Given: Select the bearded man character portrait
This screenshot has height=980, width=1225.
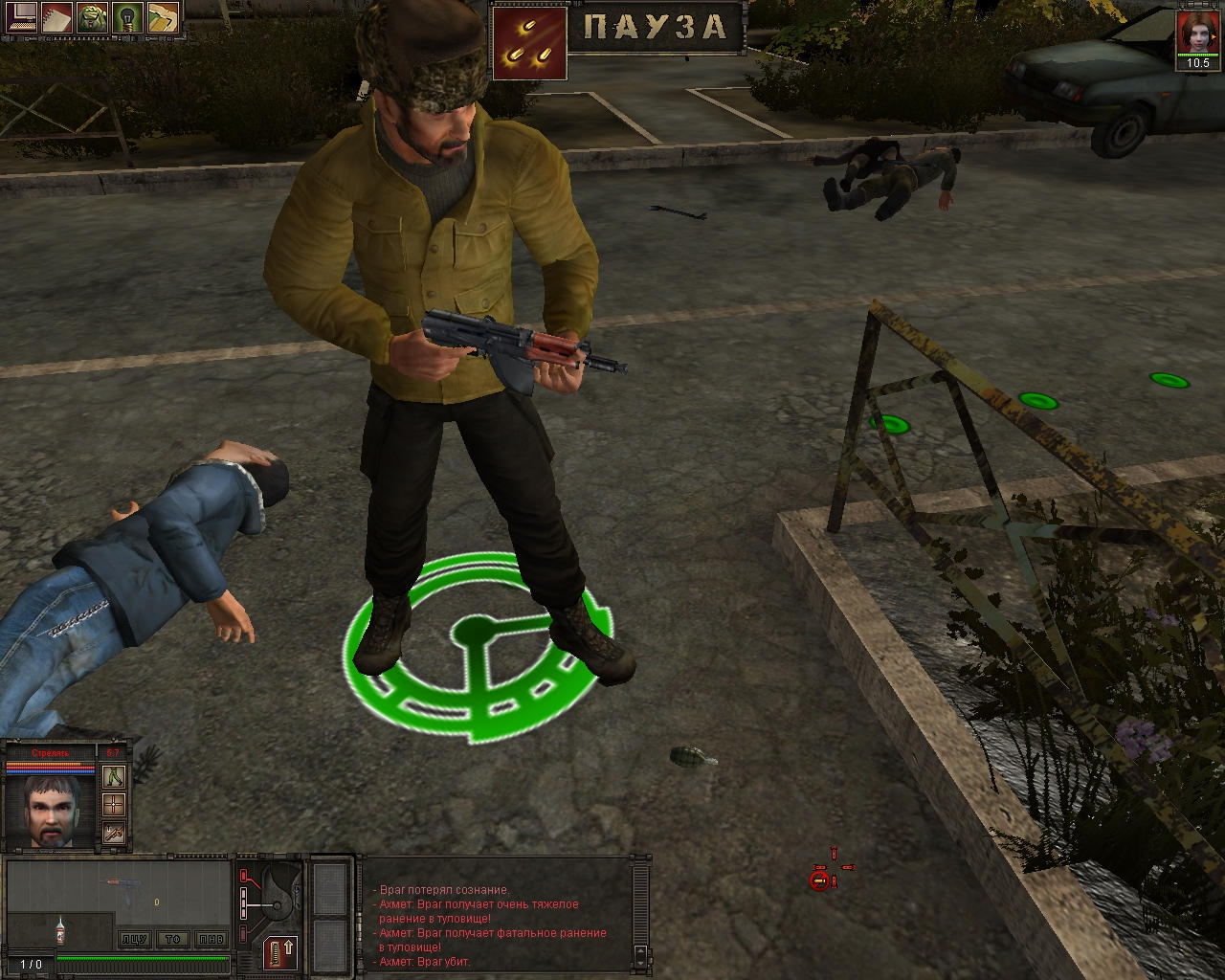Looking at the screenshot, I should (51, 812).
